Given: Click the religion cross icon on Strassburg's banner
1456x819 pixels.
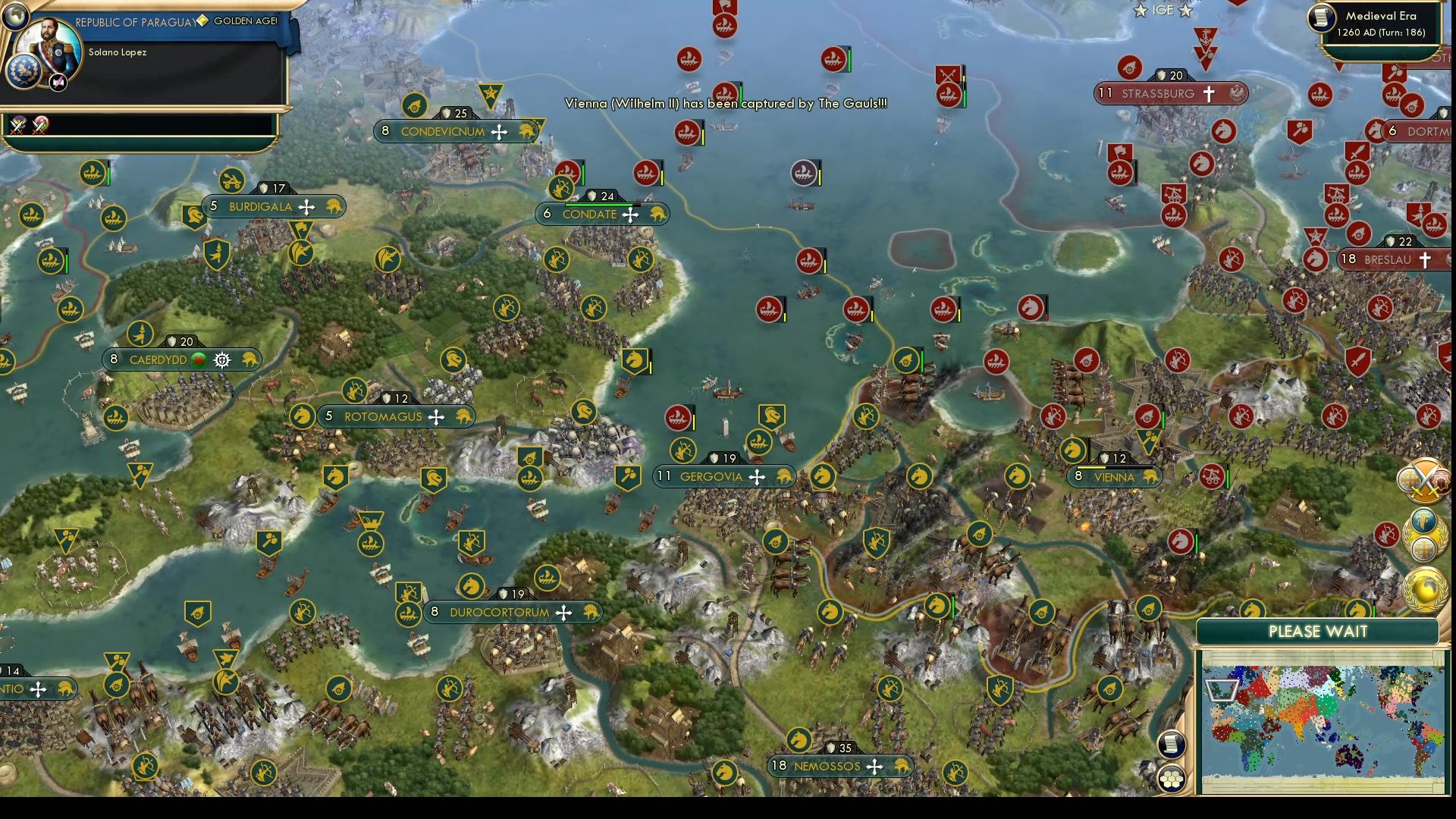Looking at the screenshot, I should [x=1209, y=94].
